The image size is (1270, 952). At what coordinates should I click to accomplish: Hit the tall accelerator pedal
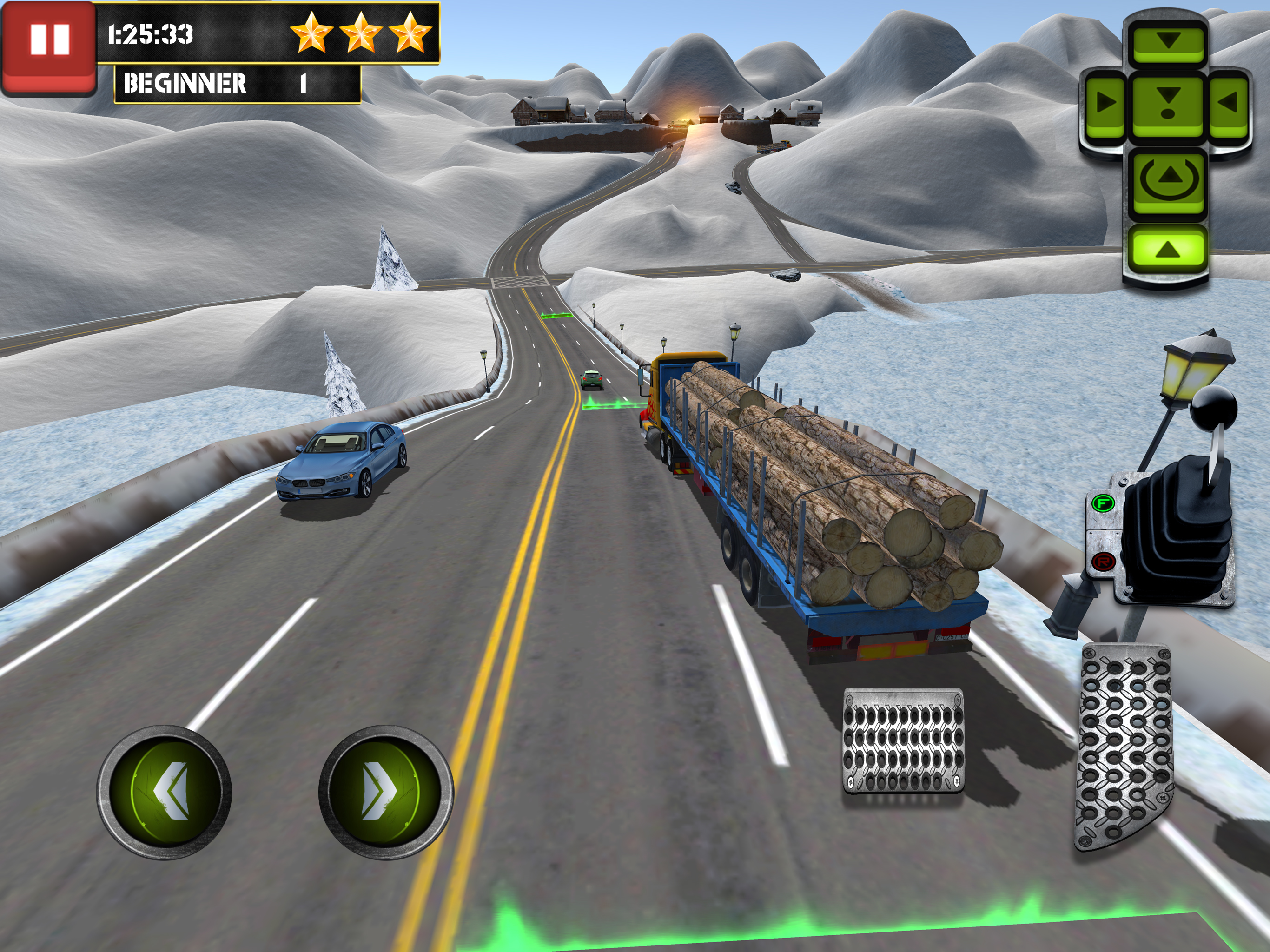click(x=1123, y=747)
